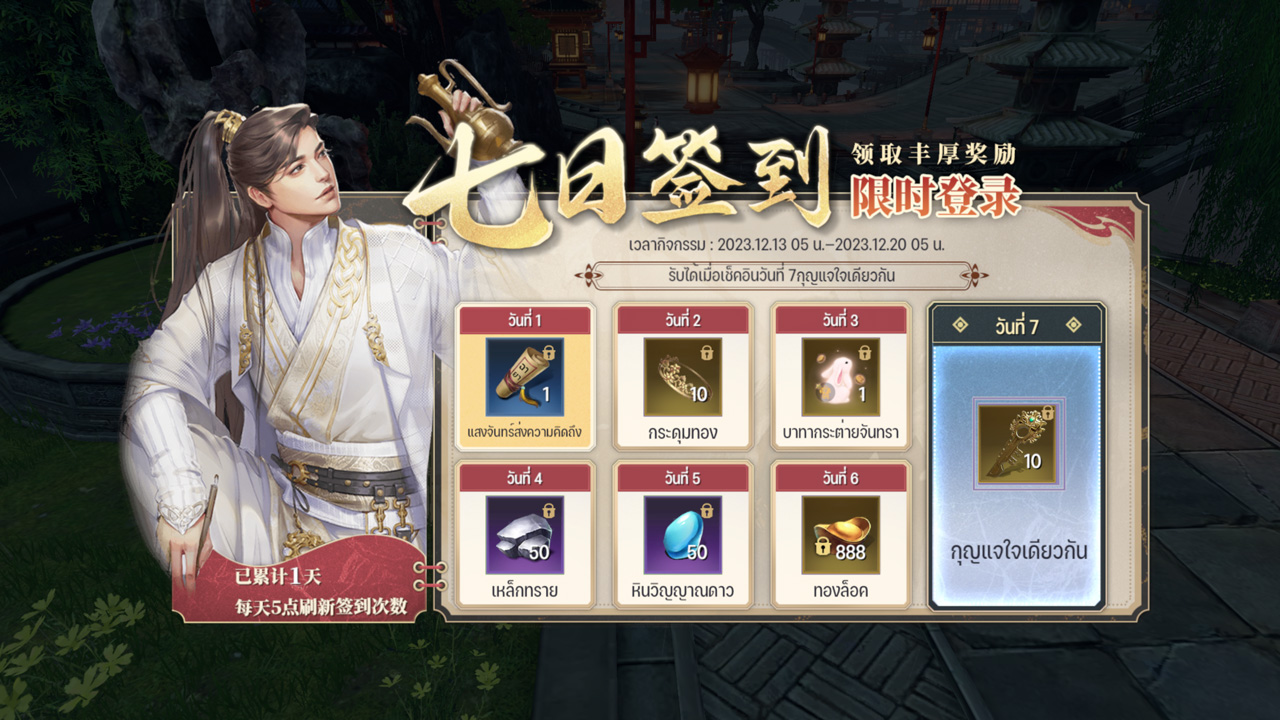Image resolution: width=1280 pixels, height=720 pixels.
Task: Claim the Day 1 scroll reward
Action: pyautogui.click(x=525, y=377)
